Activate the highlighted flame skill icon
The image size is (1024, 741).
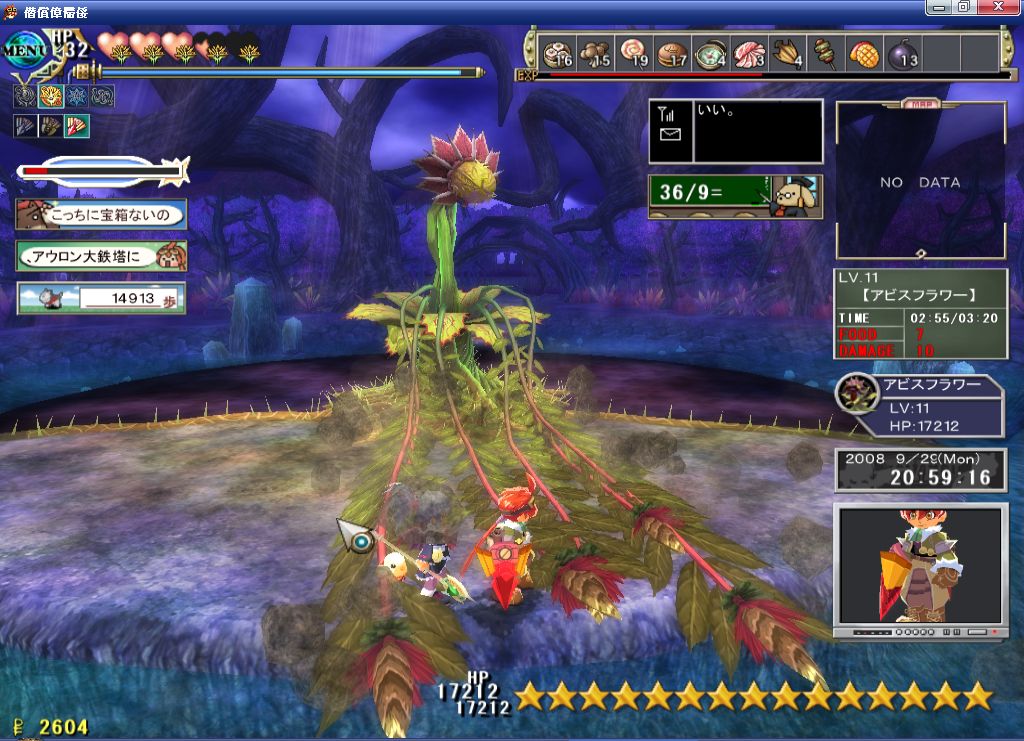pos(51,96)
